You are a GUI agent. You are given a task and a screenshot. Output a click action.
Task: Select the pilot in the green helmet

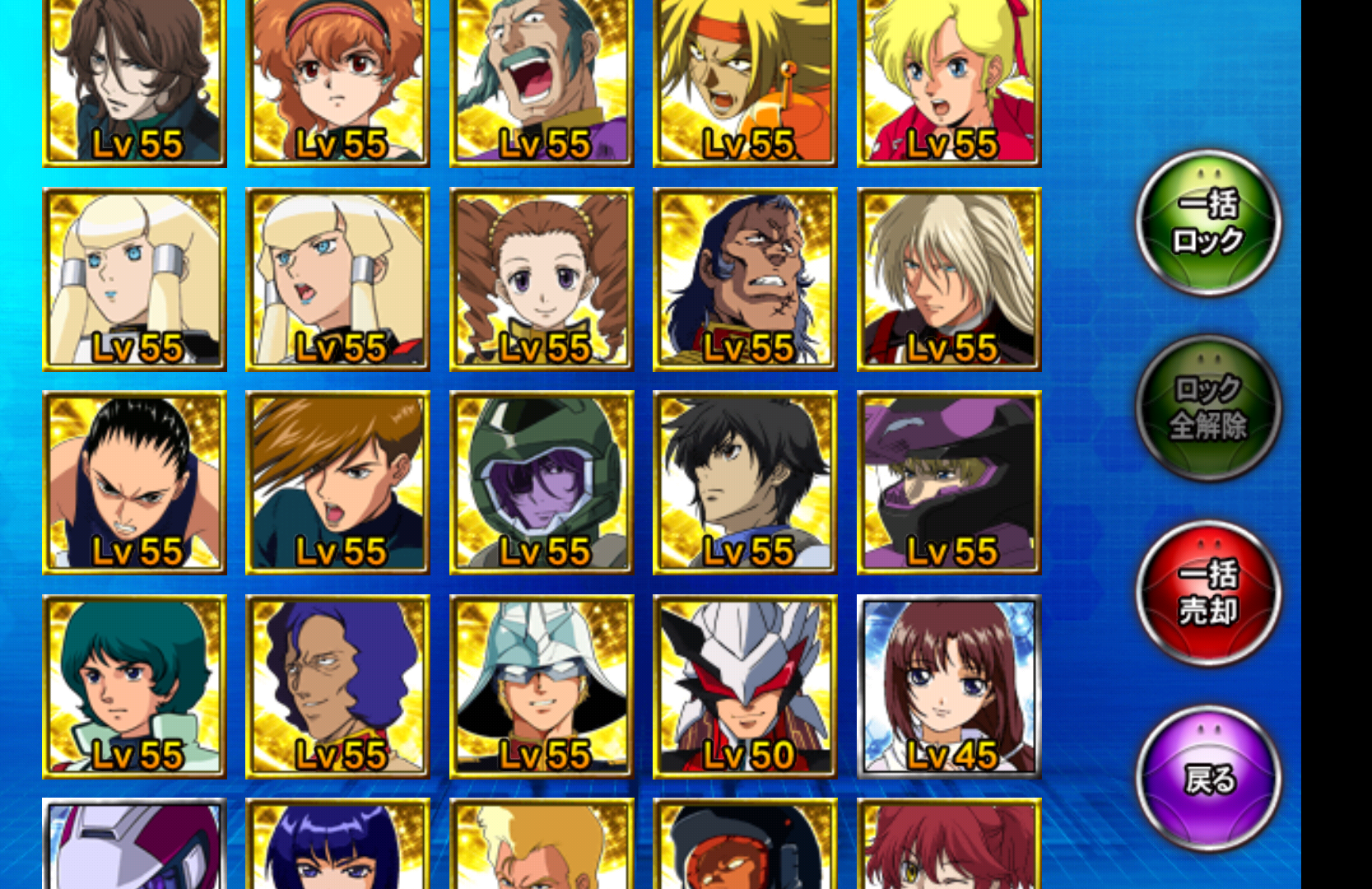click(542, 482)
